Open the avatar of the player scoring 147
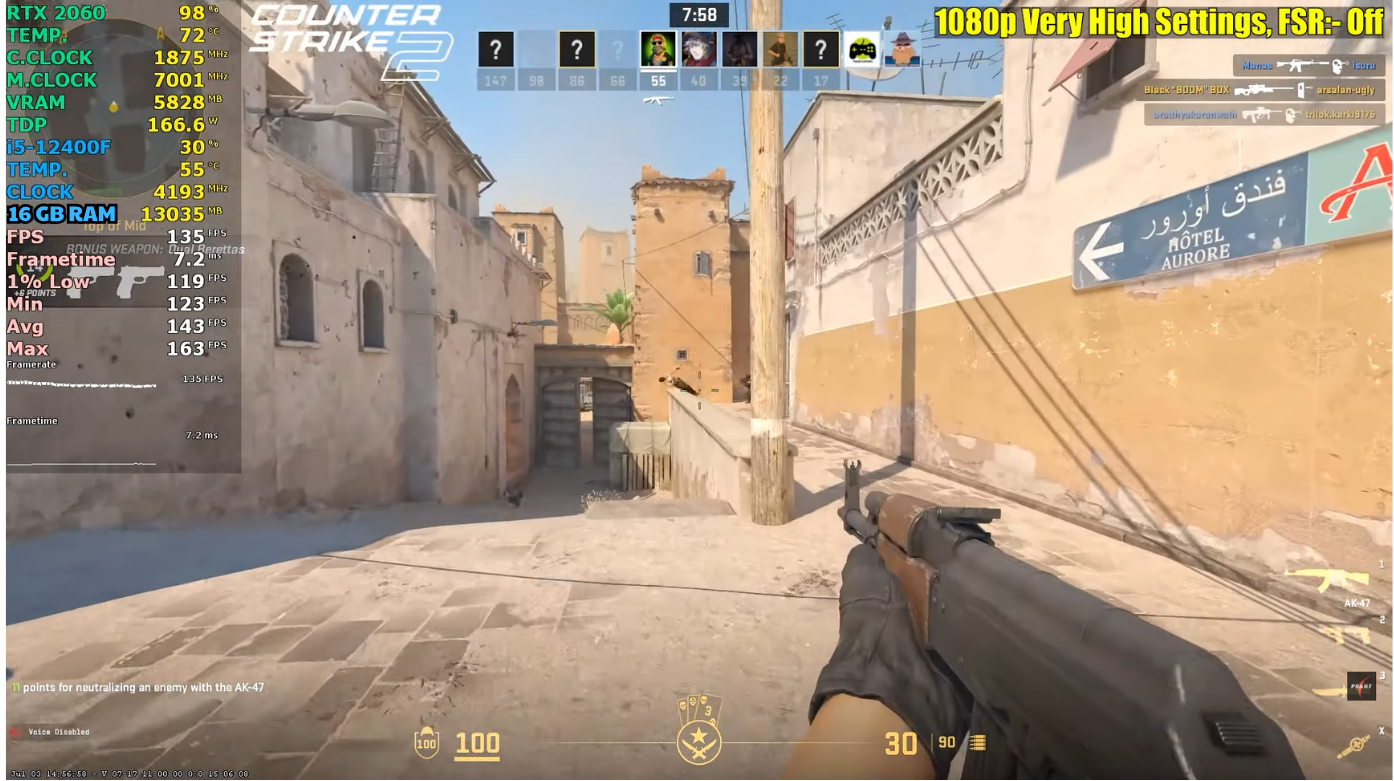This screenshot has width=1394, height=781. [x=497, y=48]
